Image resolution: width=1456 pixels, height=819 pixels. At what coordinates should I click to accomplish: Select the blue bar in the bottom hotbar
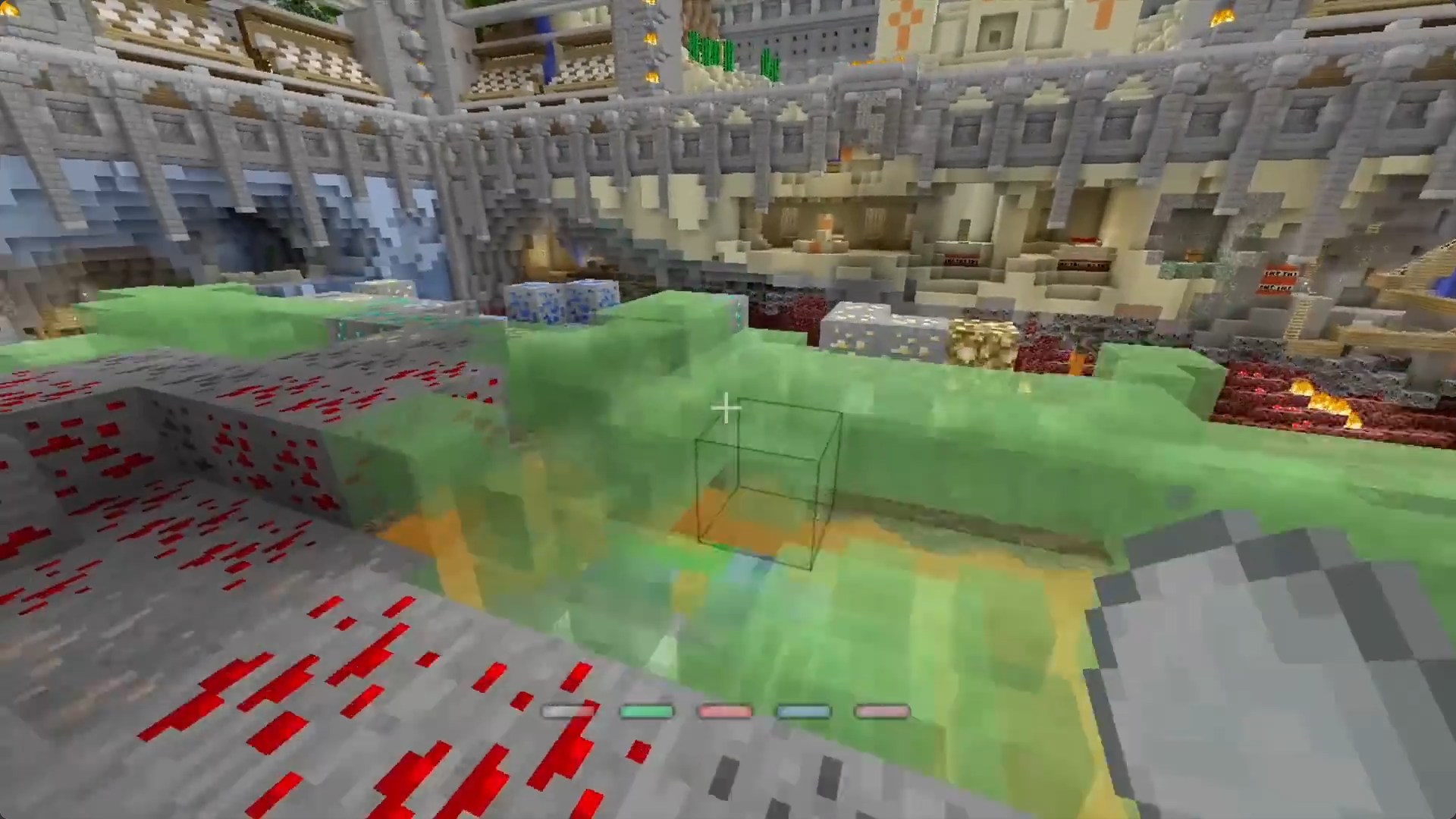coord(804,711)
